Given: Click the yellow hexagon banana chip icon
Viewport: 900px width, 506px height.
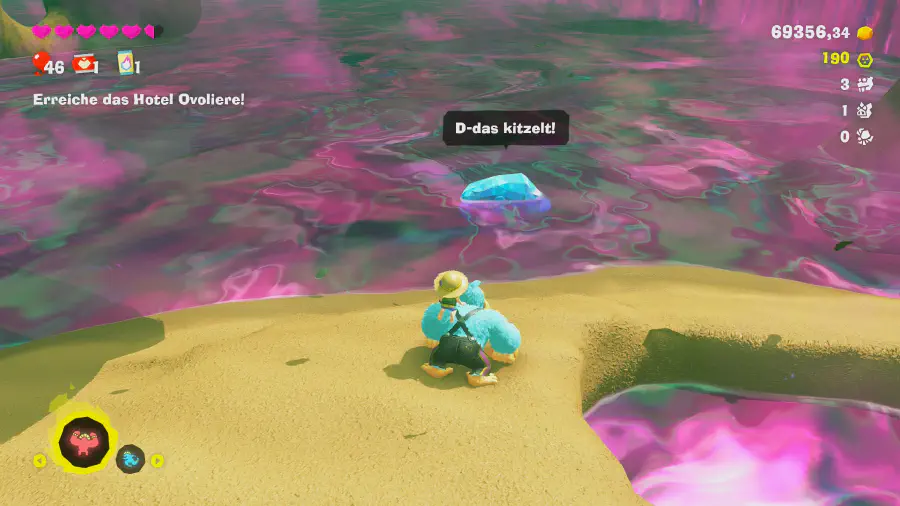Looking at the screenshot, I should (865, 59).
